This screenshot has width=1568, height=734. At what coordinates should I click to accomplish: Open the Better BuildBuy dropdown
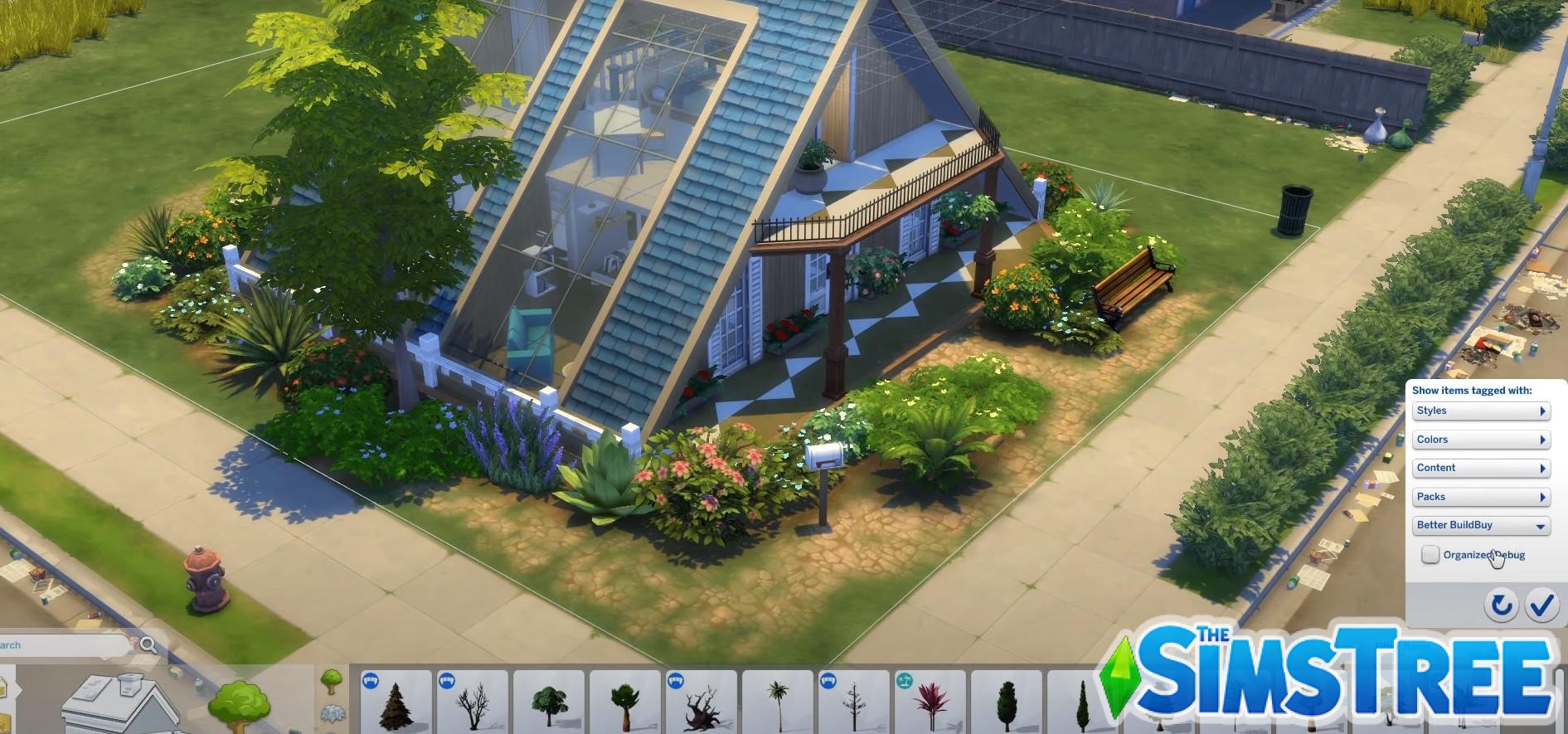(x=1481, y=524)
